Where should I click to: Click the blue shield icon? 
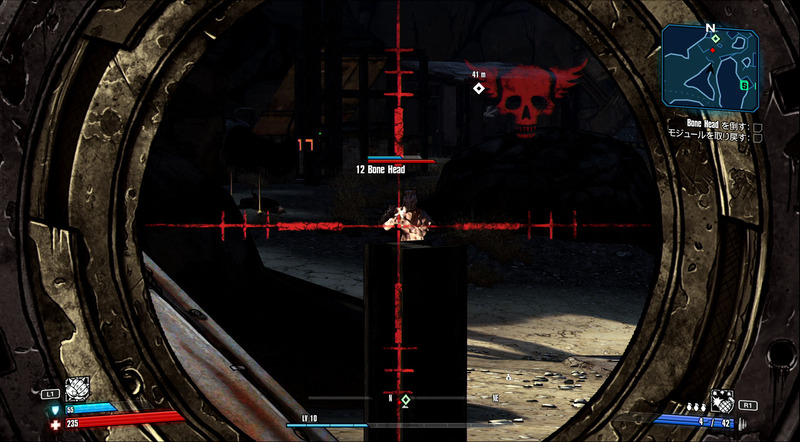pyautogui.click(x=54, y=409)
